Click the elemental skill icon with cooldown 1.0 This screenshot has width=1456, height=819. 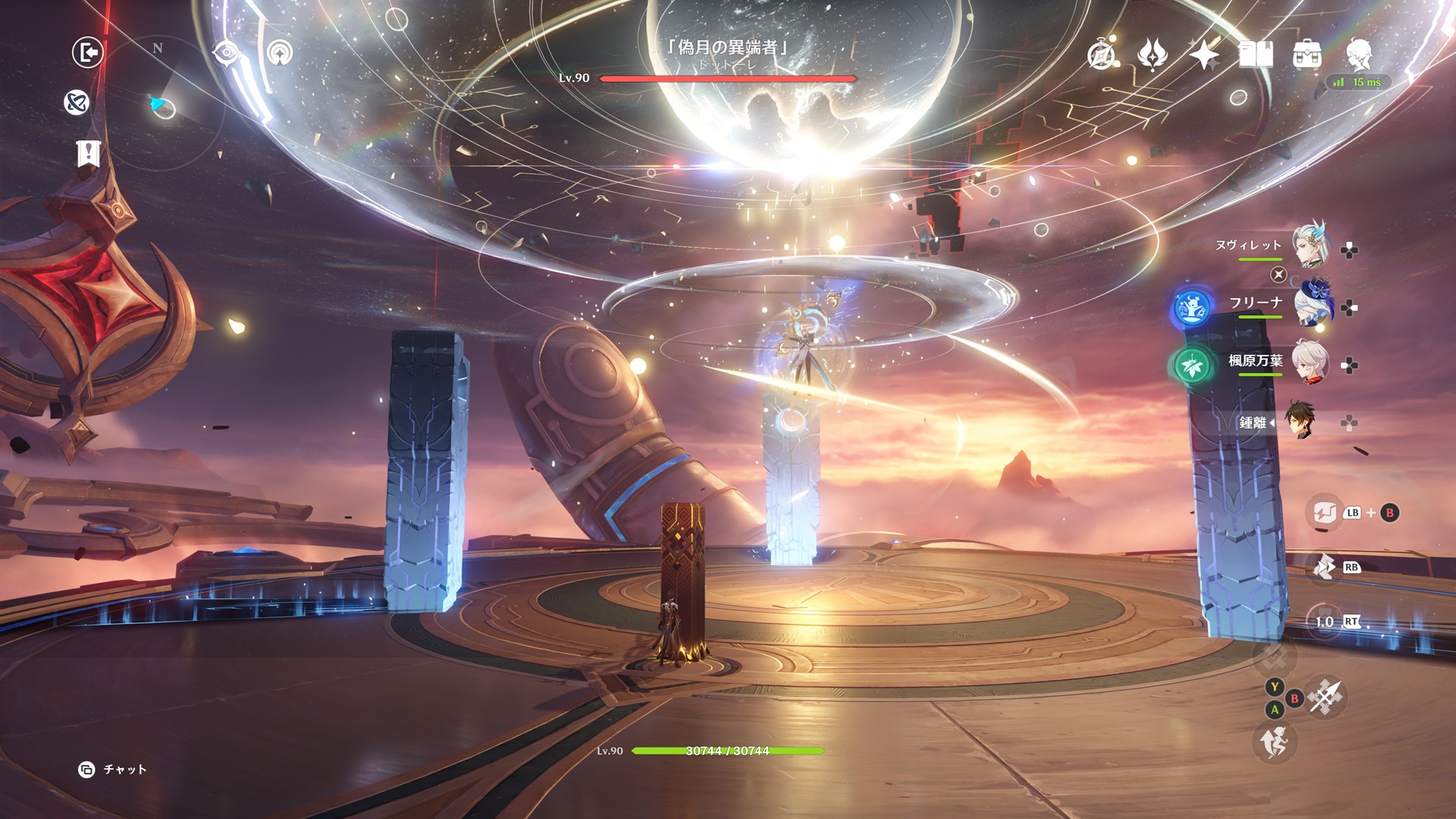1325,622
